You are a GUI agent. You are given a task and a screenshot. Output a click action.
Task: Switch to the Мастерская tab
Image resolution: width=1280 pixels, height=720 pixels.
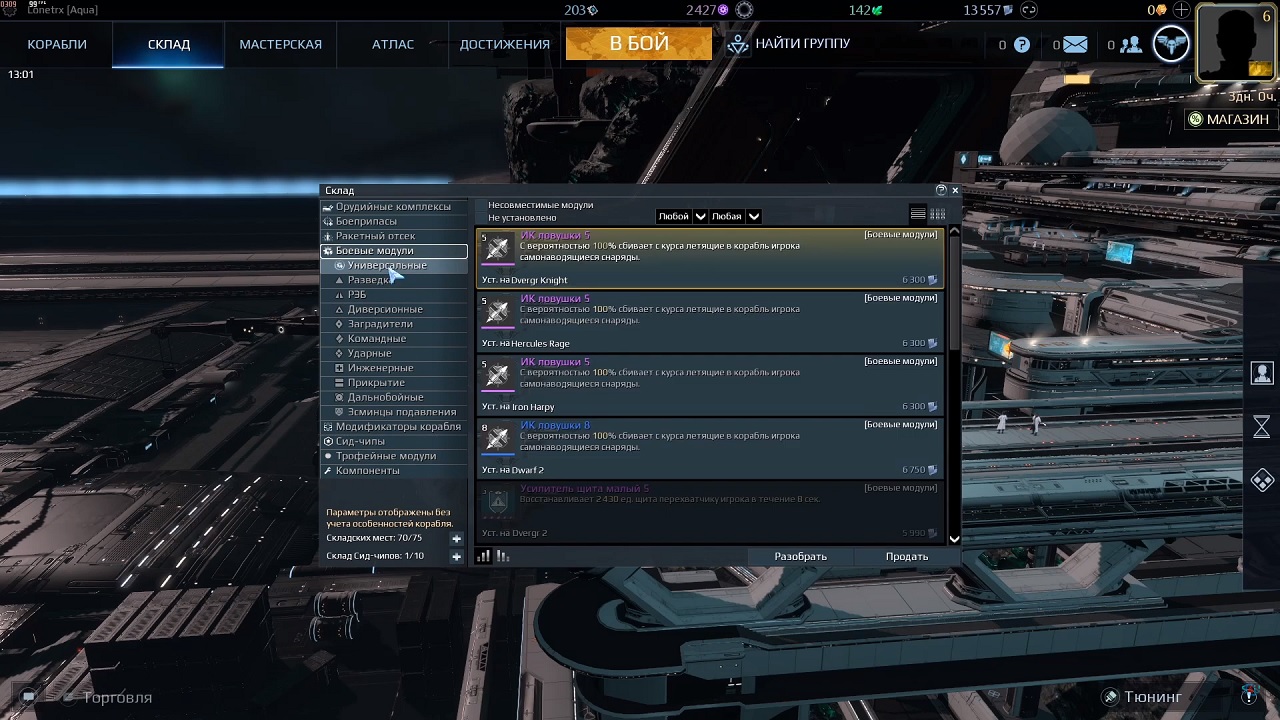pyautogui.click(x=280, y=44)
